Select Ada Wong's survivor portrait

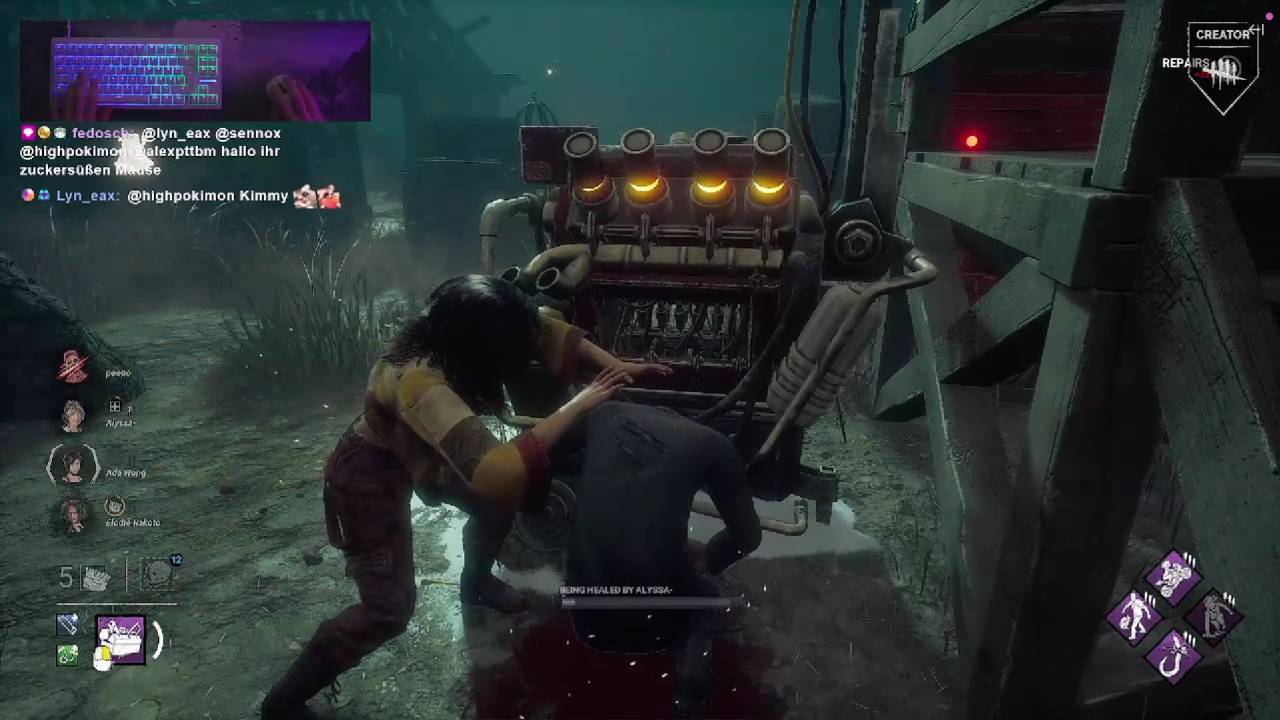pyautogui.click(x=73, y=465)
